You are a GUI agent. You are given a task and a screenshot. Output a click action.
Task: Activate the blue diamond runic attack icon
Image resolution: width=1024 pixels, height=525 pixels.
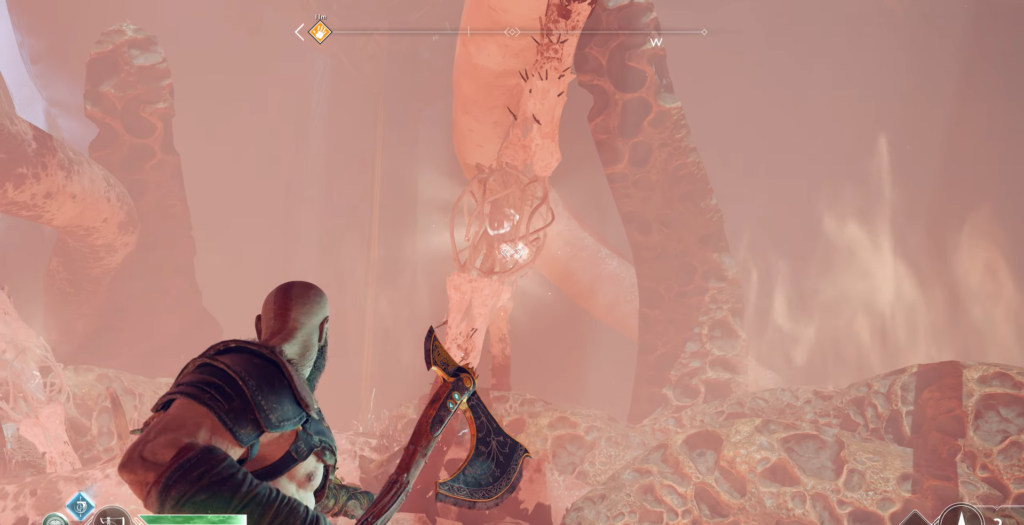tap(79, 503)
